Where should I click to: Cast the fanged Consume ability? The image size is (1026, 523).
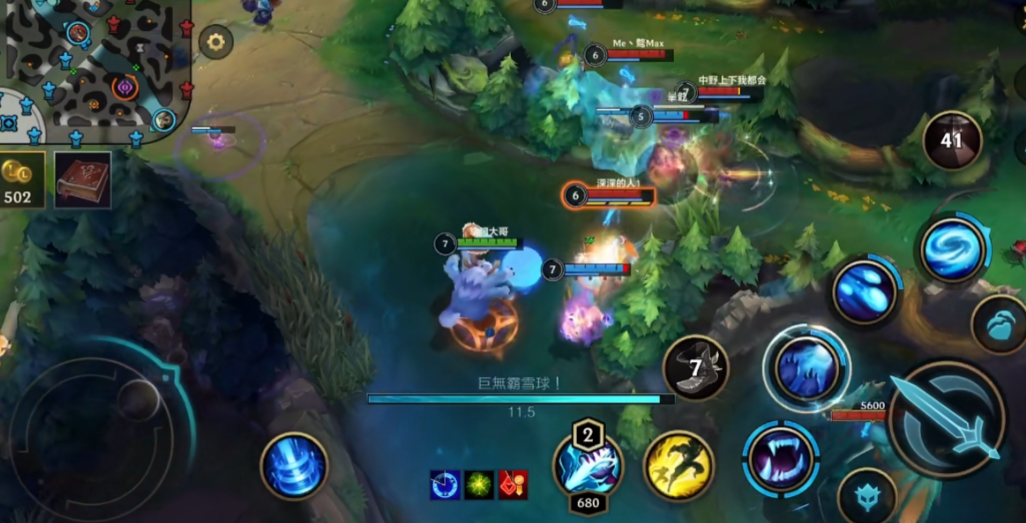pyautogui.click(x=780, y=459)
